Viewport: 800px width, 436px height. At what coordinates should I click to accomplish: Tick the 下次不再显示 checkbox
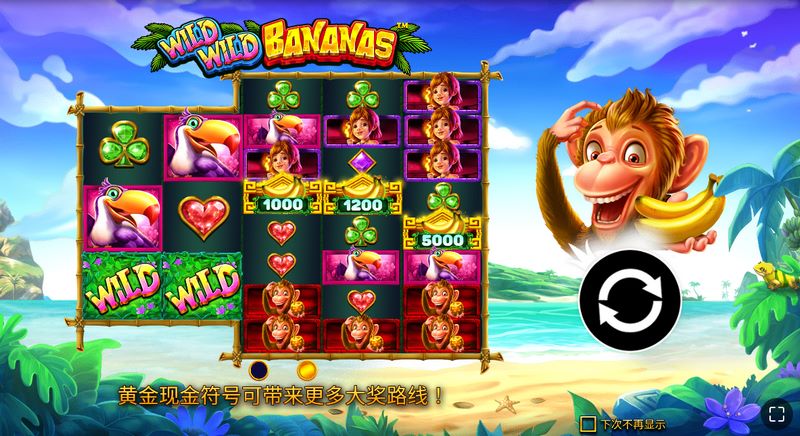589,424
